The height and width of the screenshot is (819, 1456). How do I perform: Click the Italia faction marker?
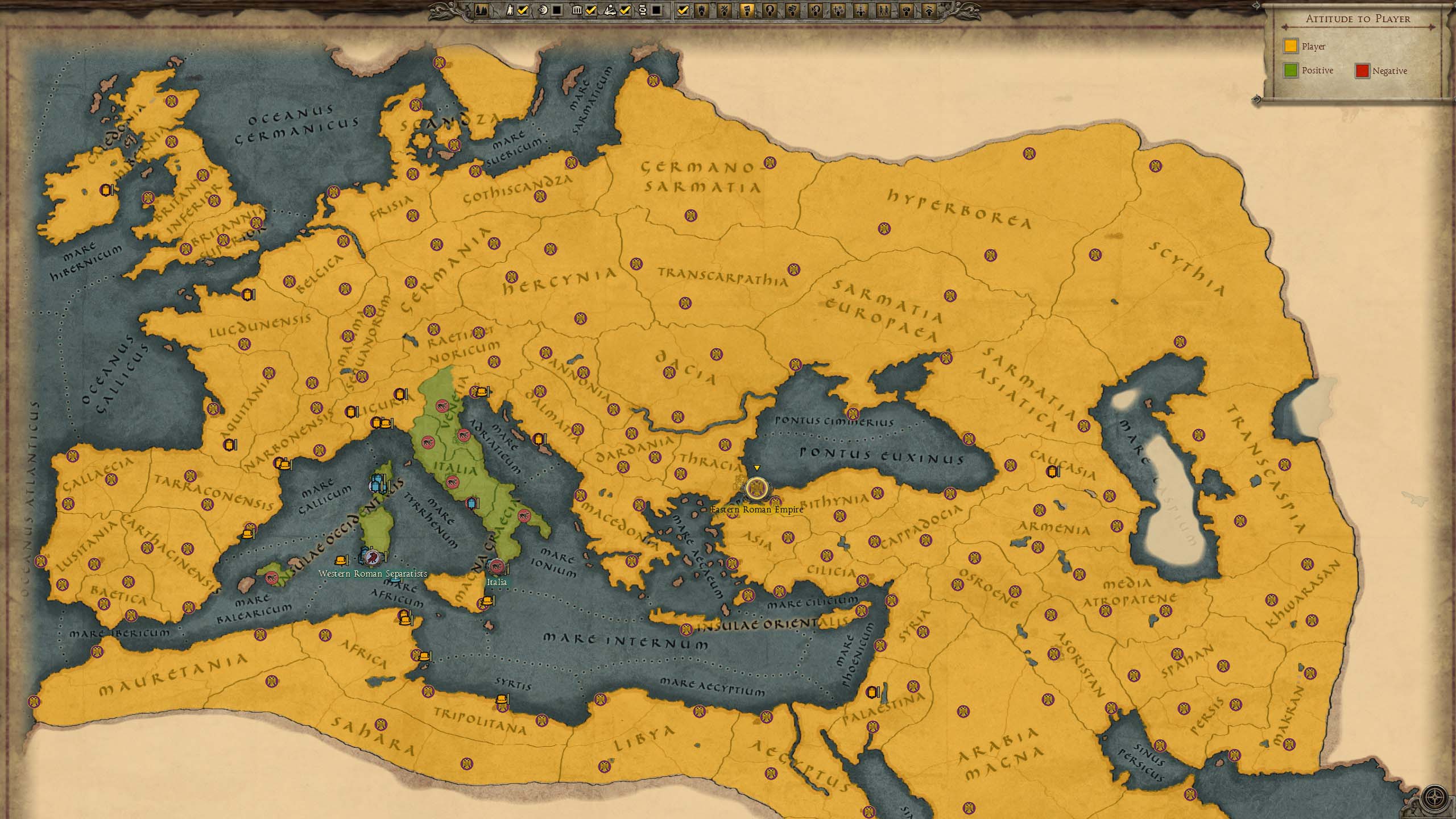click(x=497, y=566)
